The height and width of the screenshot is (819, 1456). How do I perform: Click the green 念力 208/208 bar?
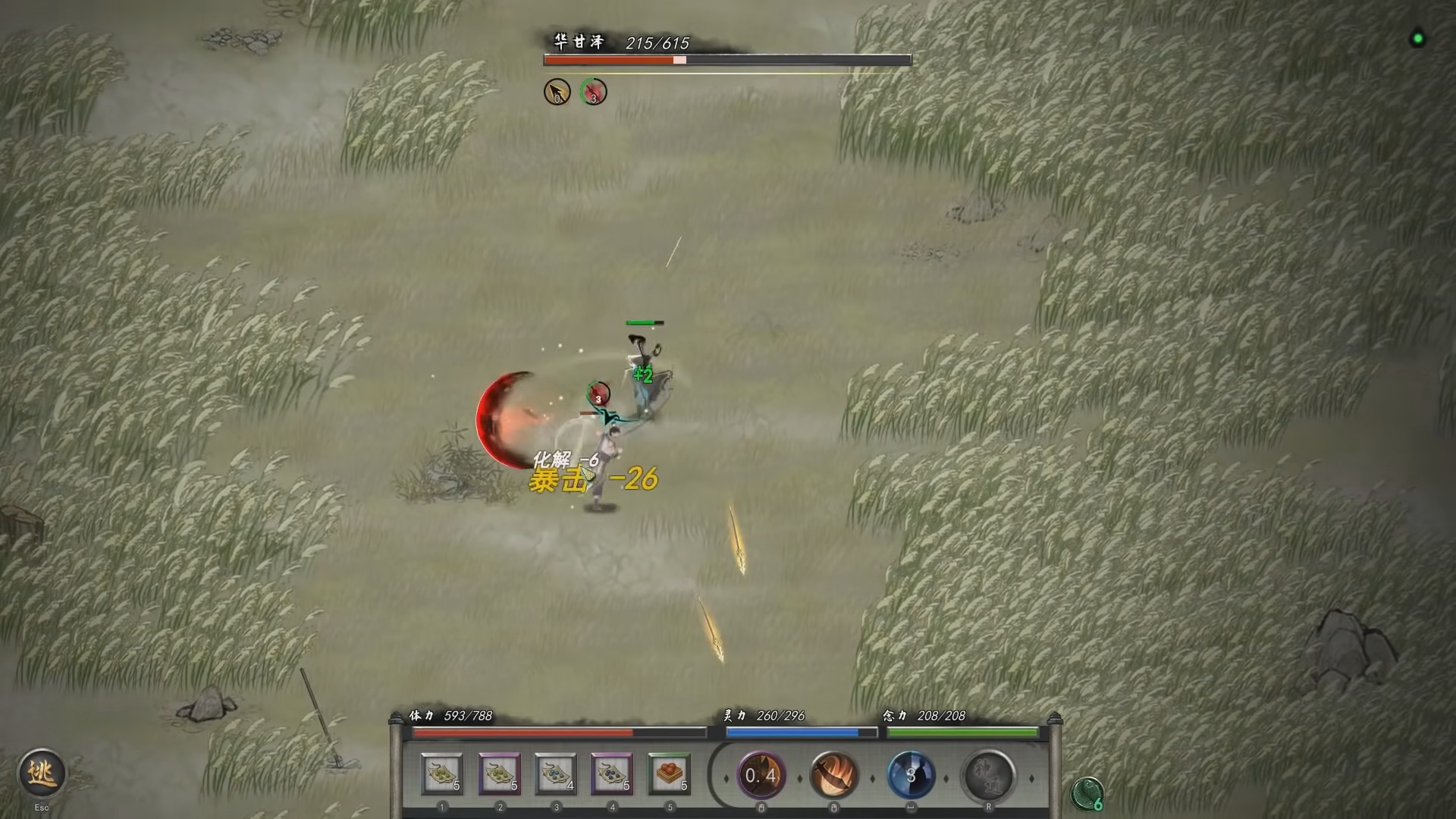(963, 733)
